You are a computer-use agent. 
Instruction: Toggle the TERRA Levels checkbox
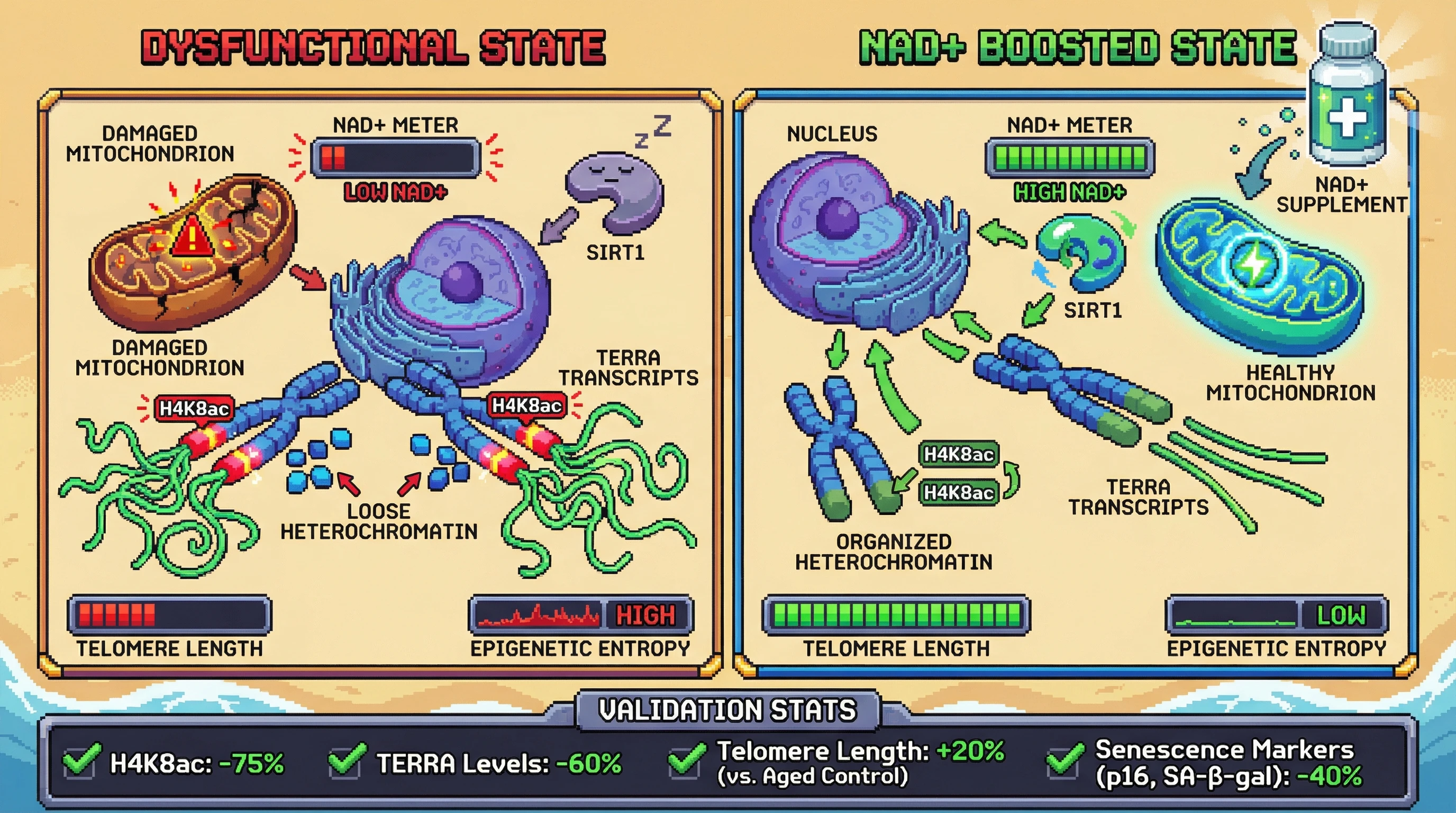coord(346,762)
